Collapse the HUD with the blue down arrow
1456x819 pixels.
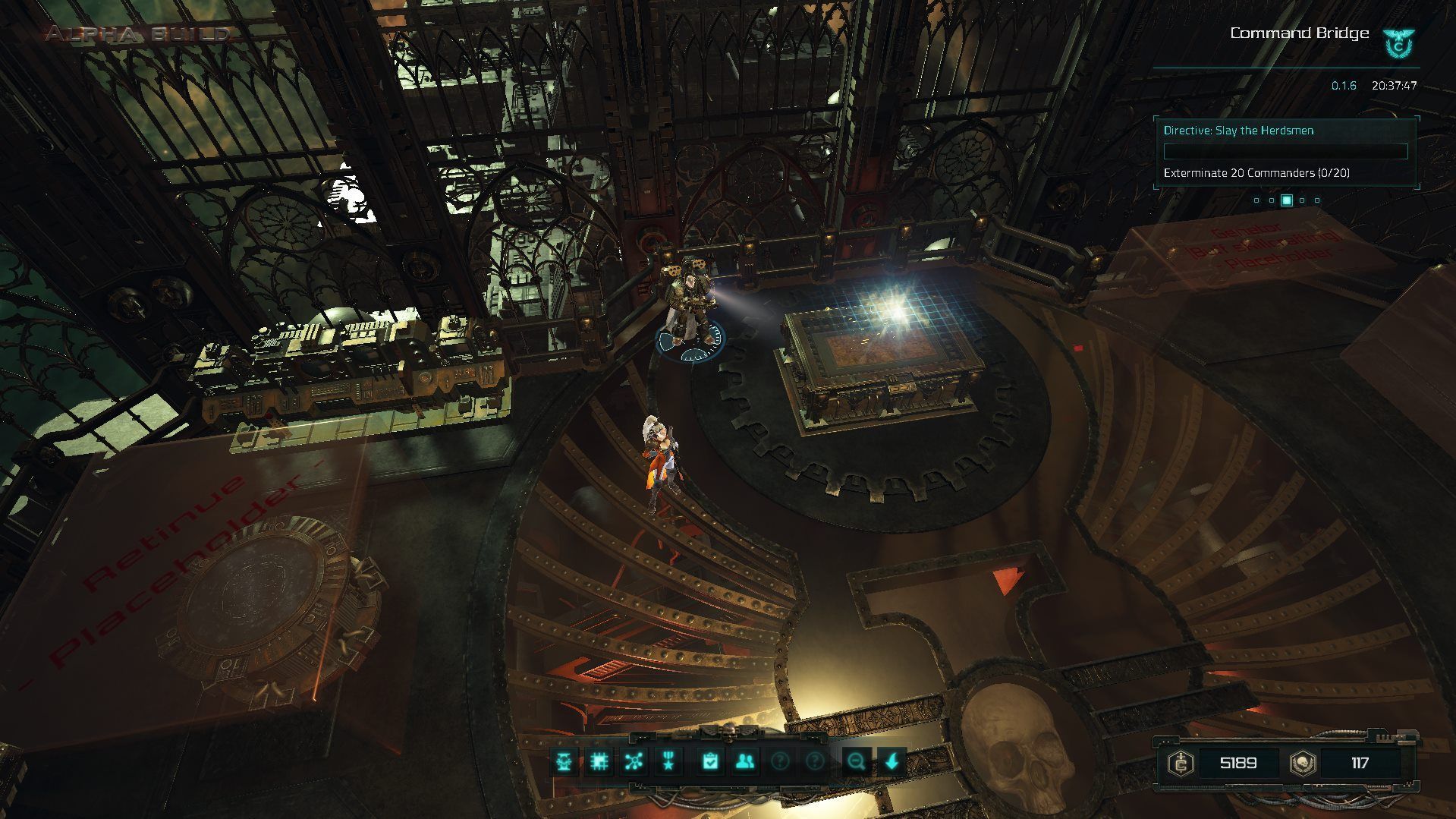(x=891, y=761)
